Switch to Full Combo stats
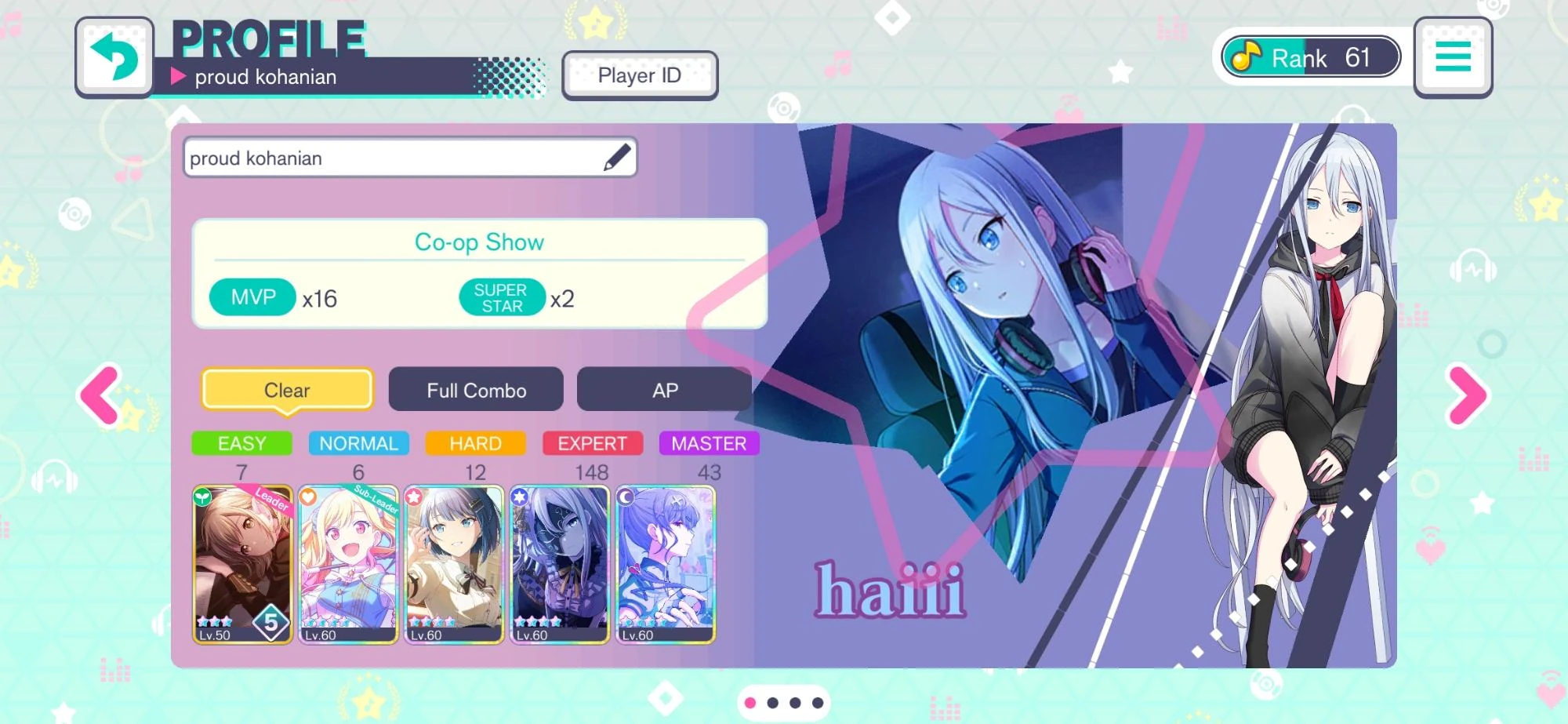Viewport: 1568px width, 724px height. 476,389
